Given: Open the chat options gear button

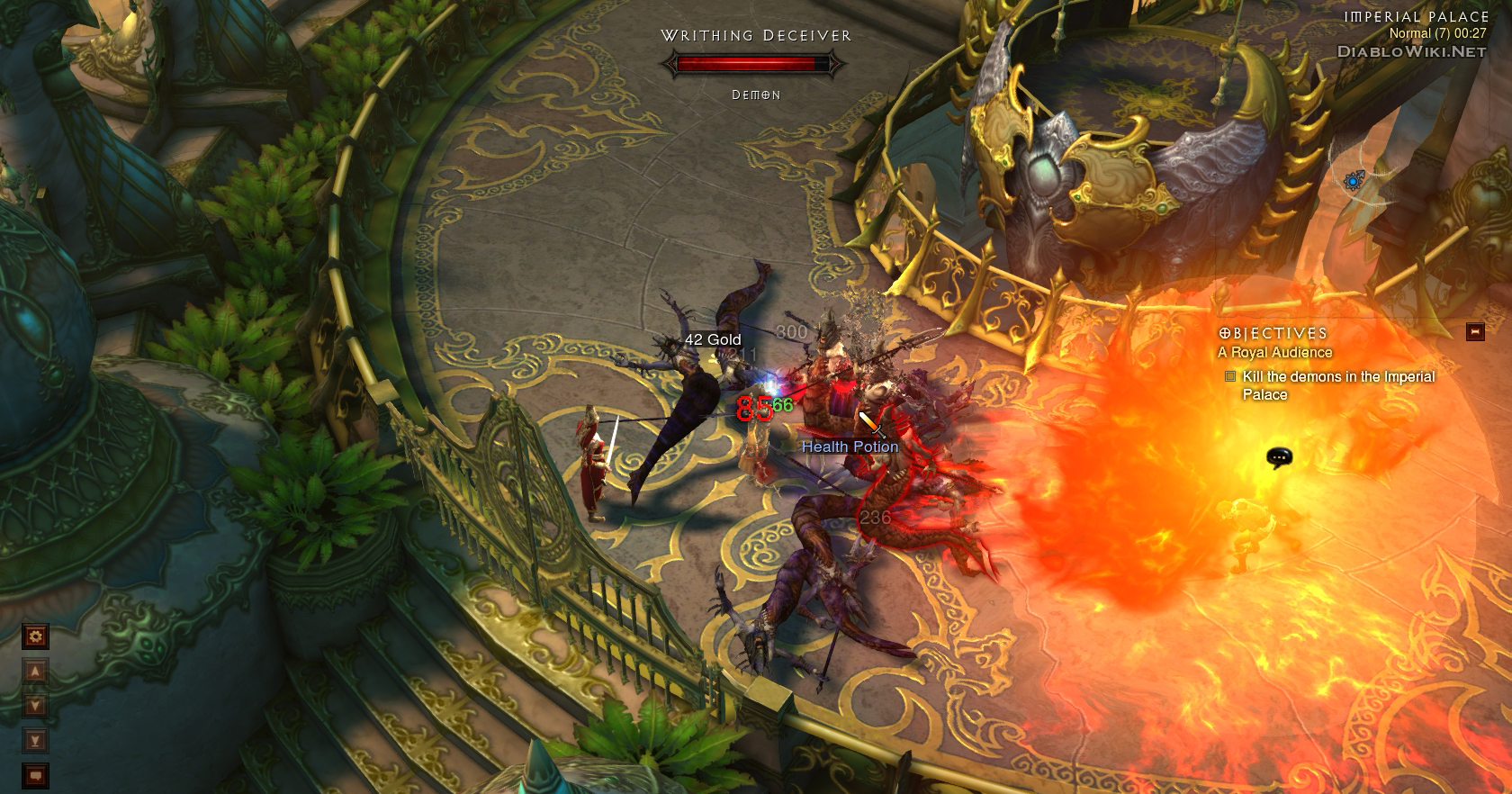Looking at the screenshot, I should 35,637.
